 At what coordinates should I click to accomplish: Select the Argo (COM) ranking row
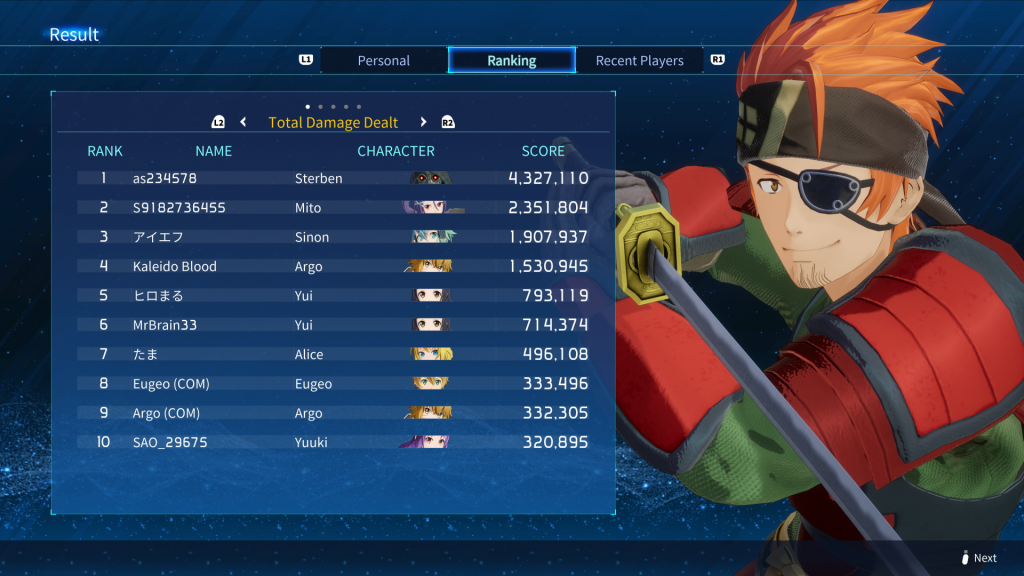pos(333,413)
